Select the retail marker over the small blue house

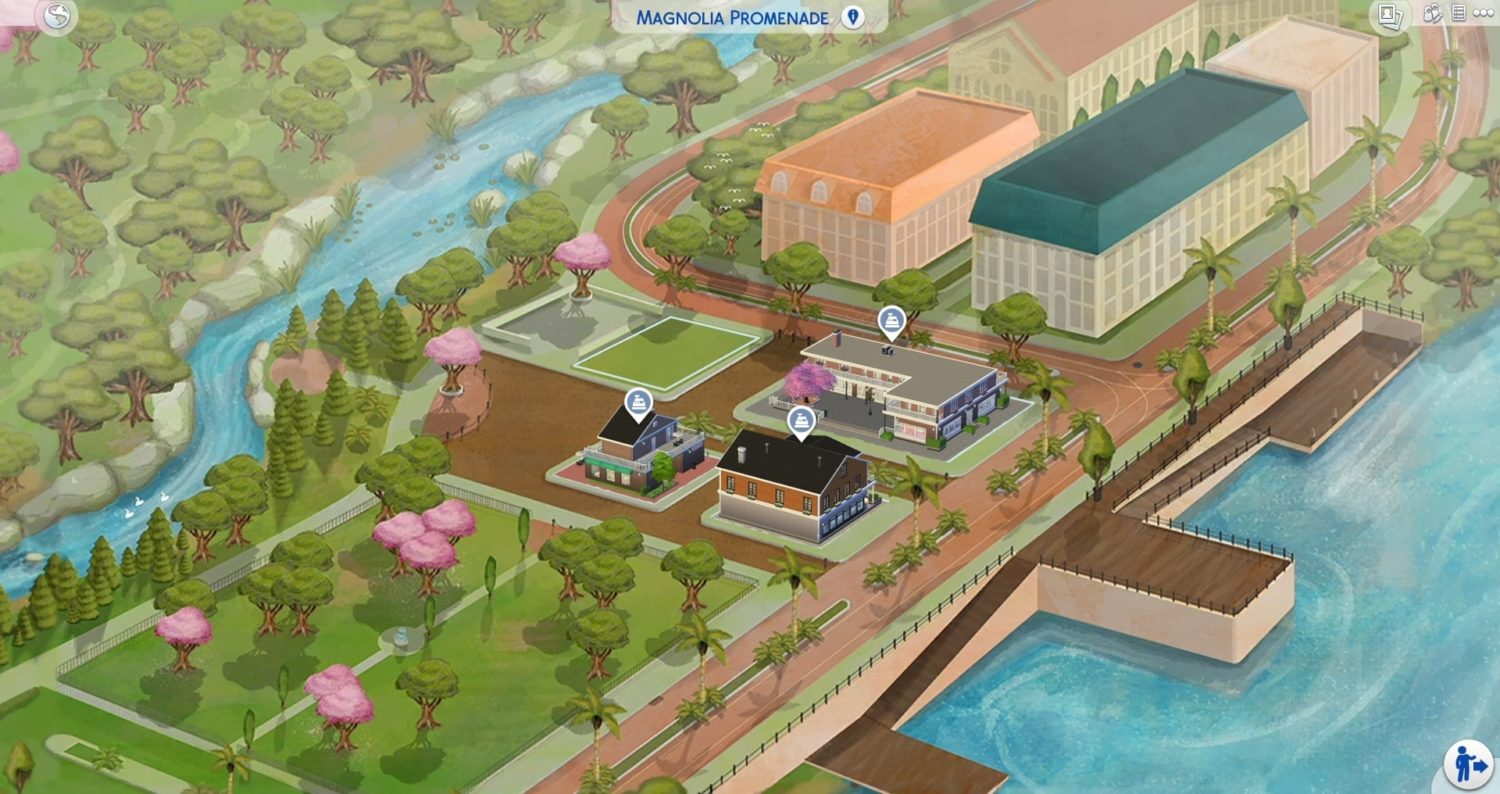click(639, 403)
